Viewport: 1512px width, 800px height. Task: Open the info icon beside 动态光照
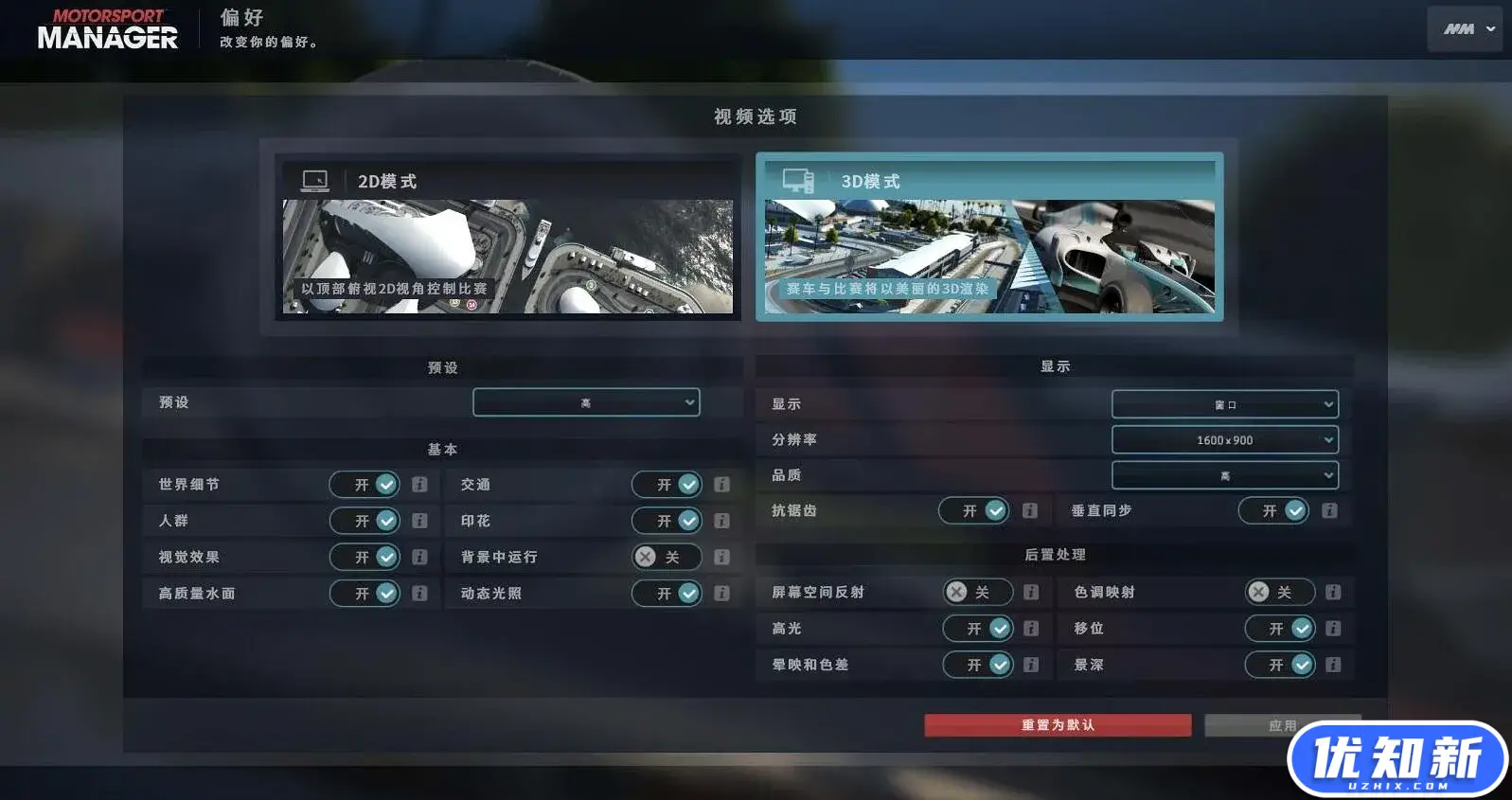[721, 594]
